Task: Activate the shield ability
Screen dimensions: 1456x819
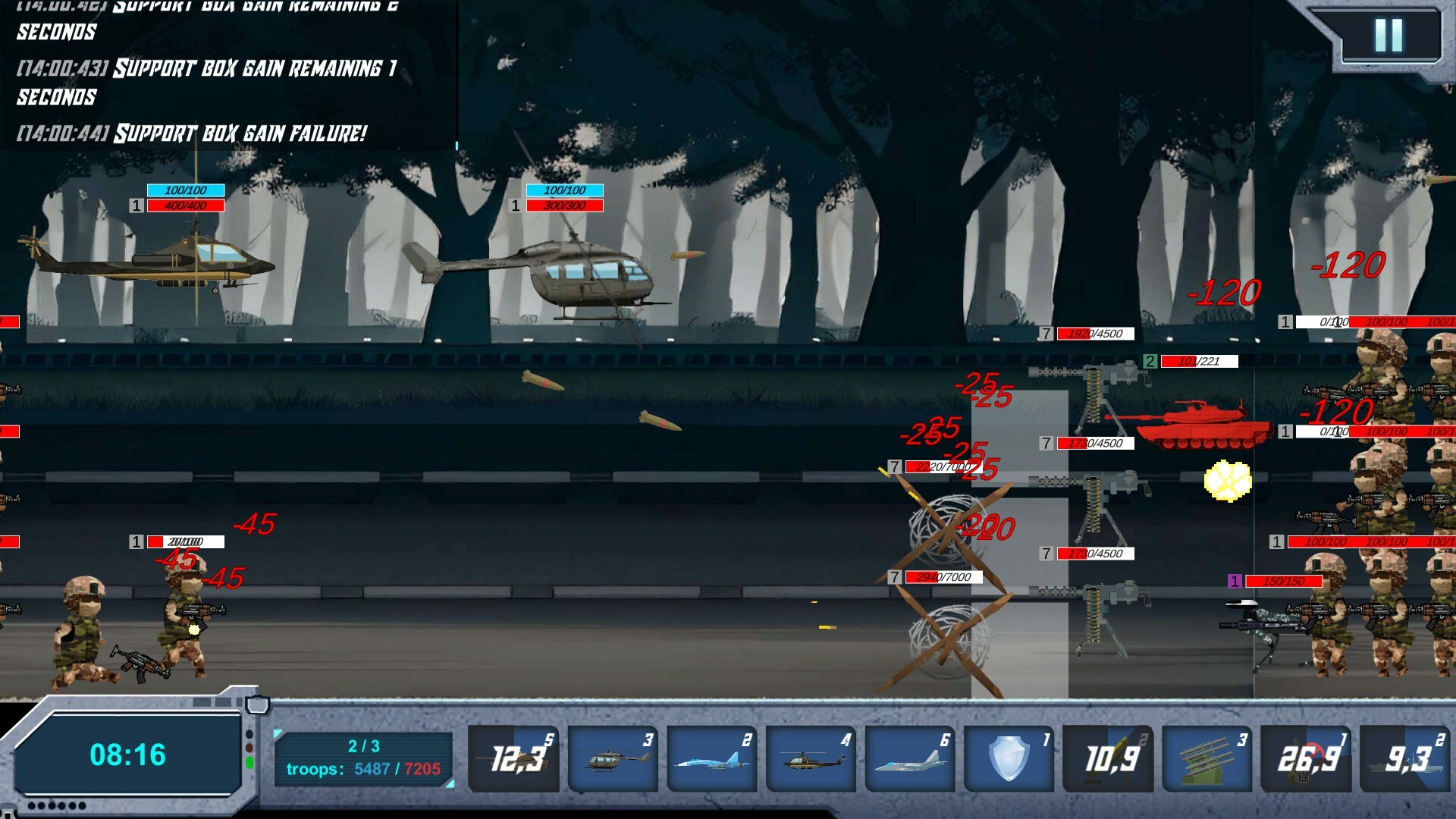Action: (x=1009, y=757)
